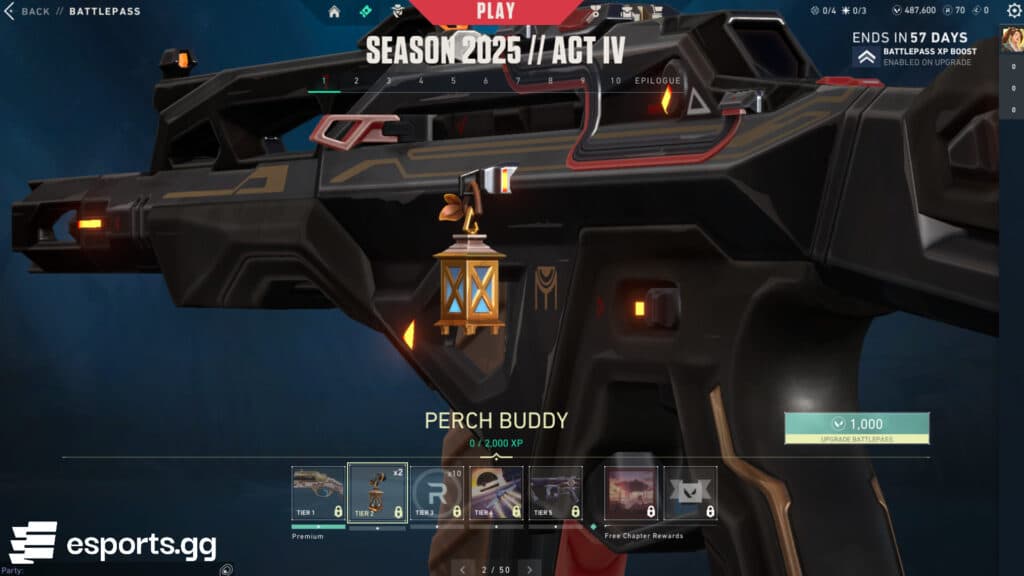1024x576 pixels.
Task: Open the settings gear icon
Action: [1014, 11]
